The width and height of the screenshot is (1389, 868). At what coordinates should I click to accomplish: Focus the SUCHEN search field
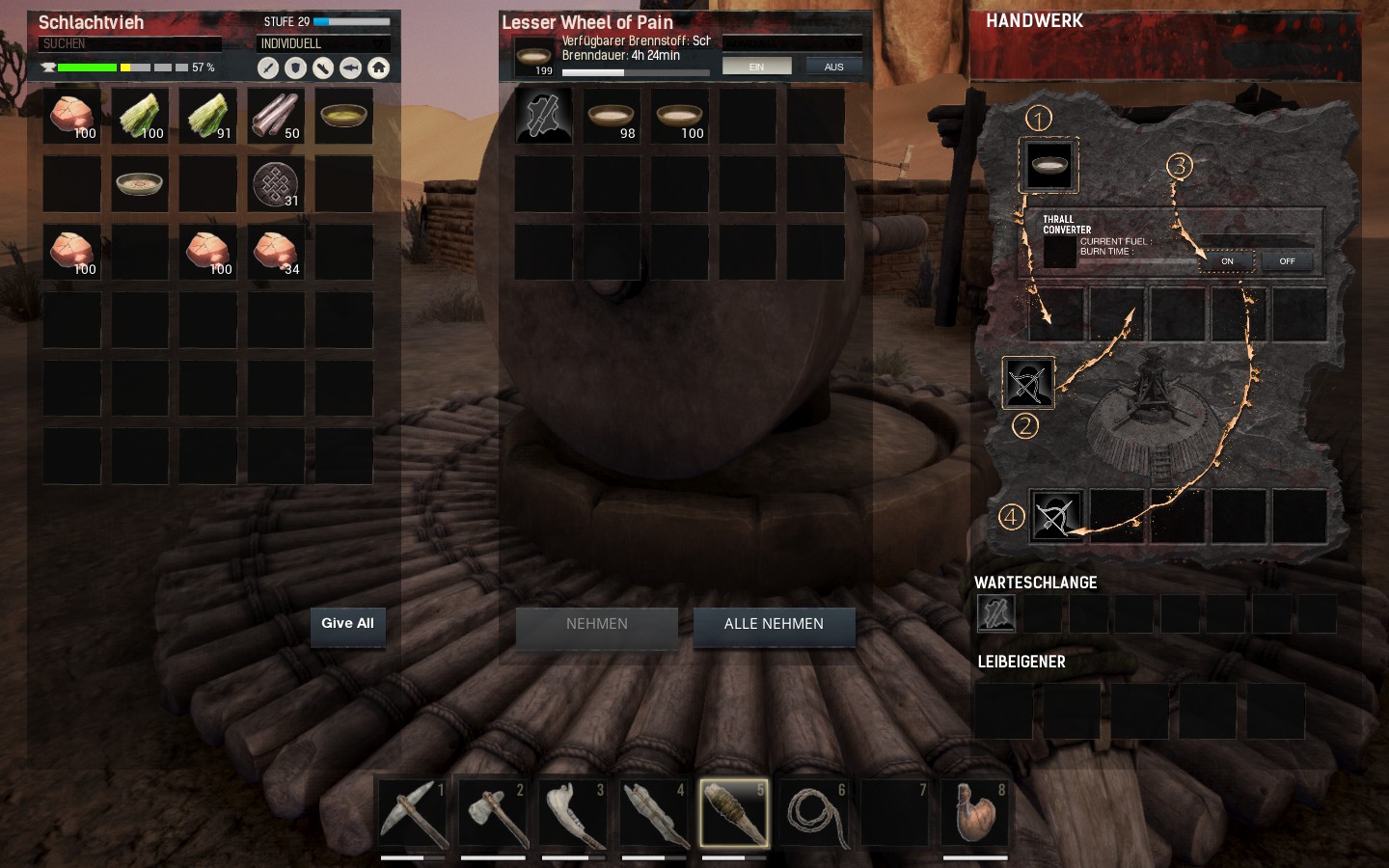pos(130,43)
